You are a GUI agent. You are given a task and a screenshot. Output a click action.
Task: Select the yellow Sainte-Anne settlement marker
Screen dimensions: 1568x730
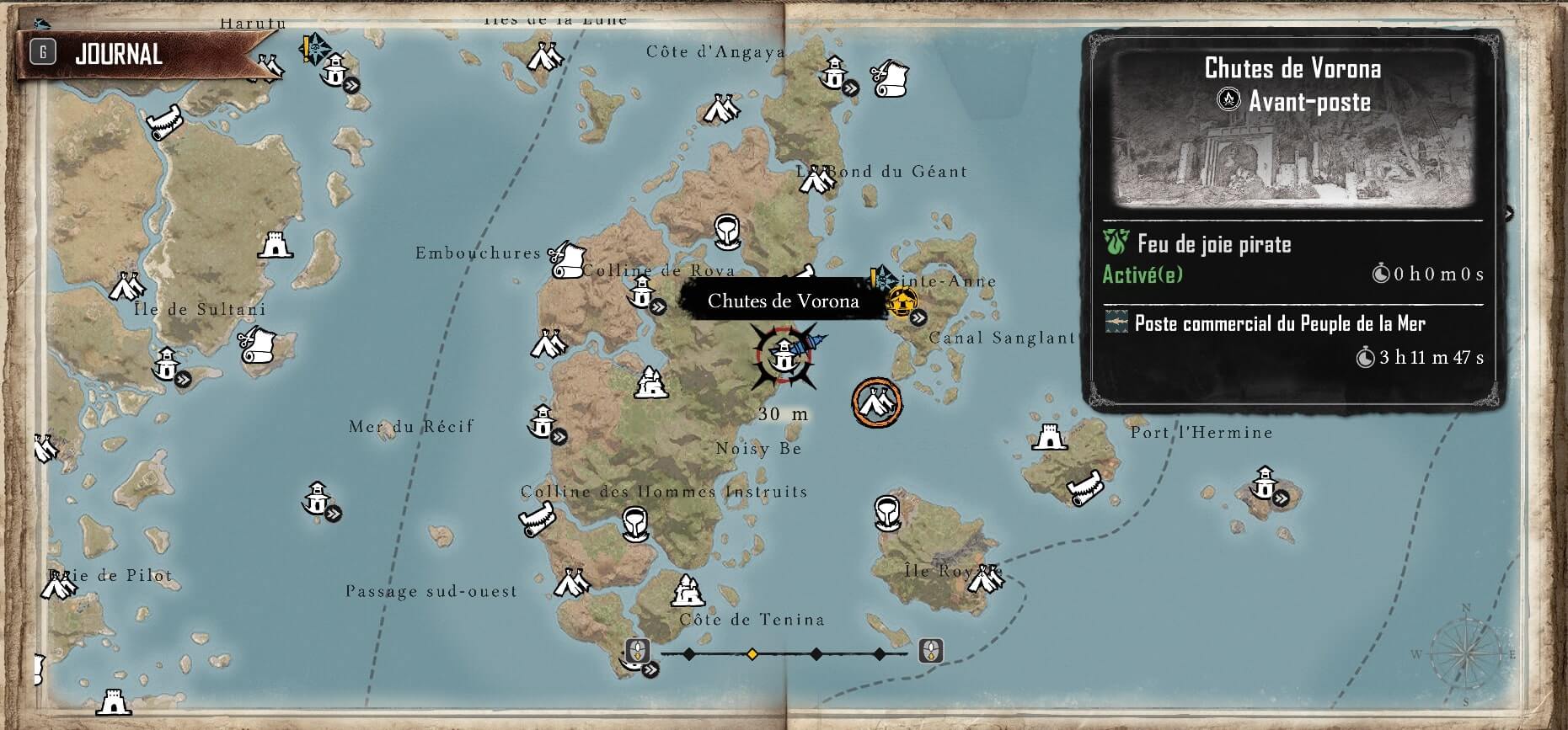point(902,301)
